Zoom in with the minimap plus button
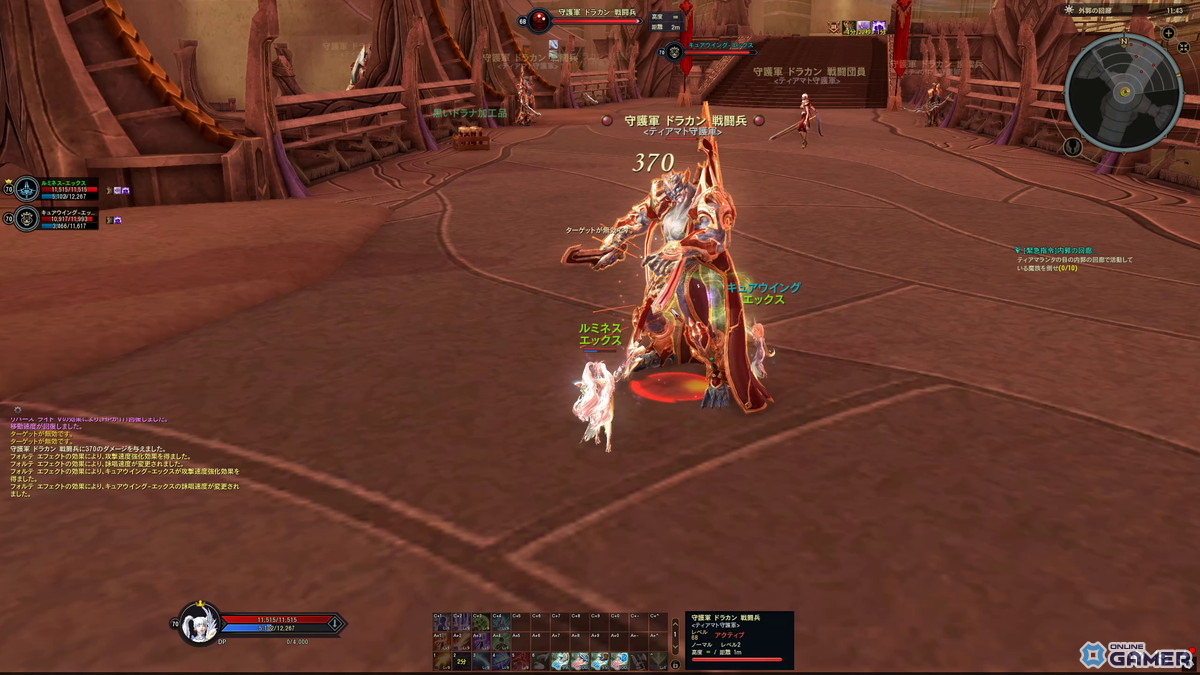The image size is (1200, 675). [1168, 33]
